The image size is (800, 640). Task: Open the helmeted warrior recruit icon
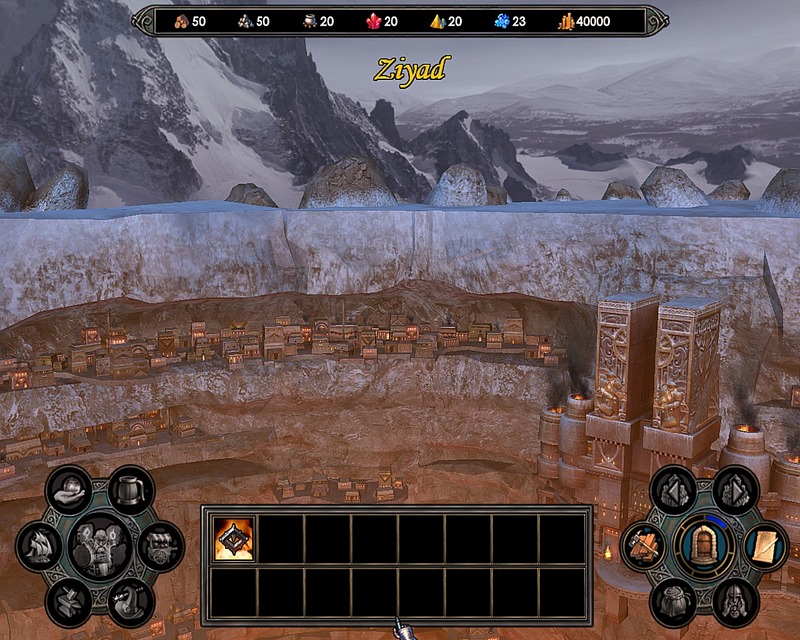(735, 601)
